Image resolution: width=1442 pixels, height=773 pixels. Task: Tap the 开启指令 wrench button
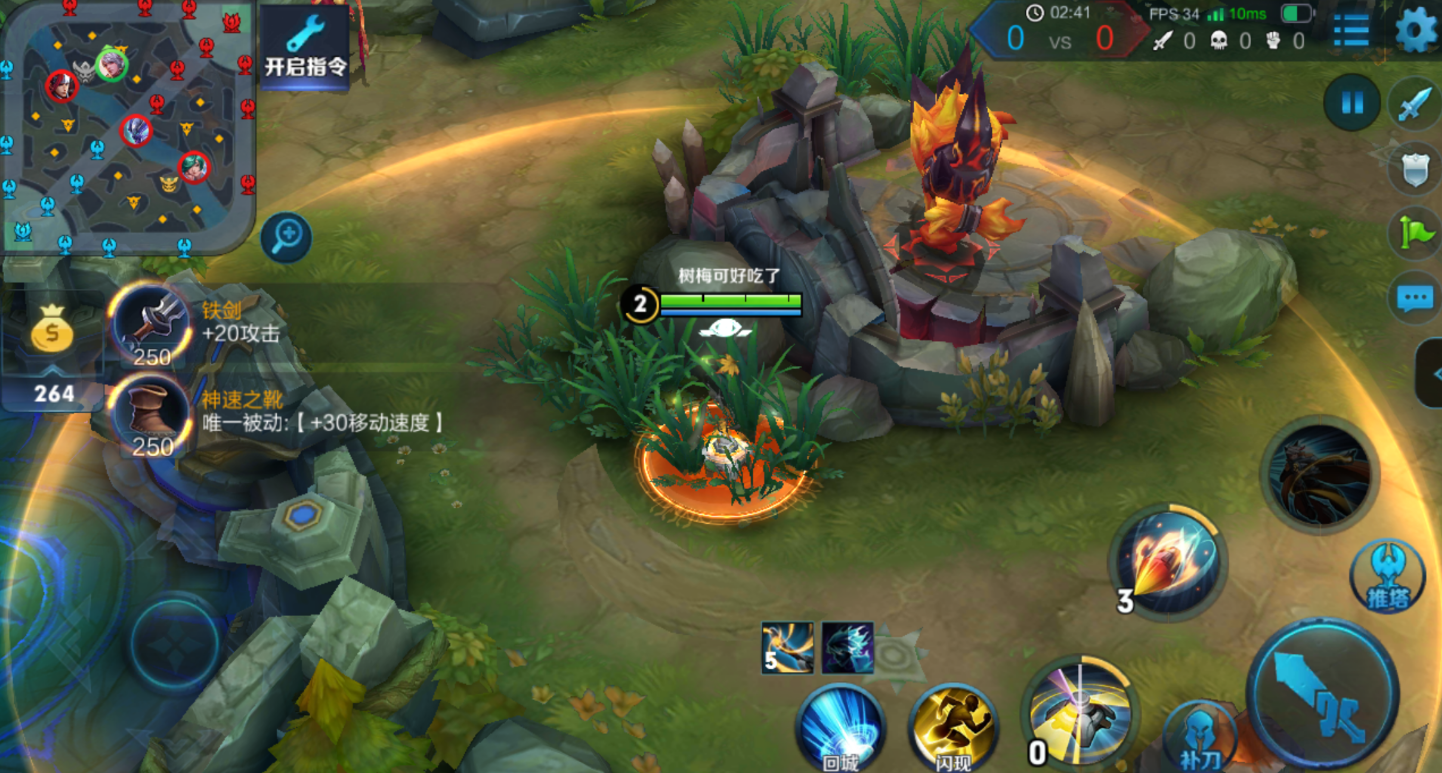pos(305,45)
